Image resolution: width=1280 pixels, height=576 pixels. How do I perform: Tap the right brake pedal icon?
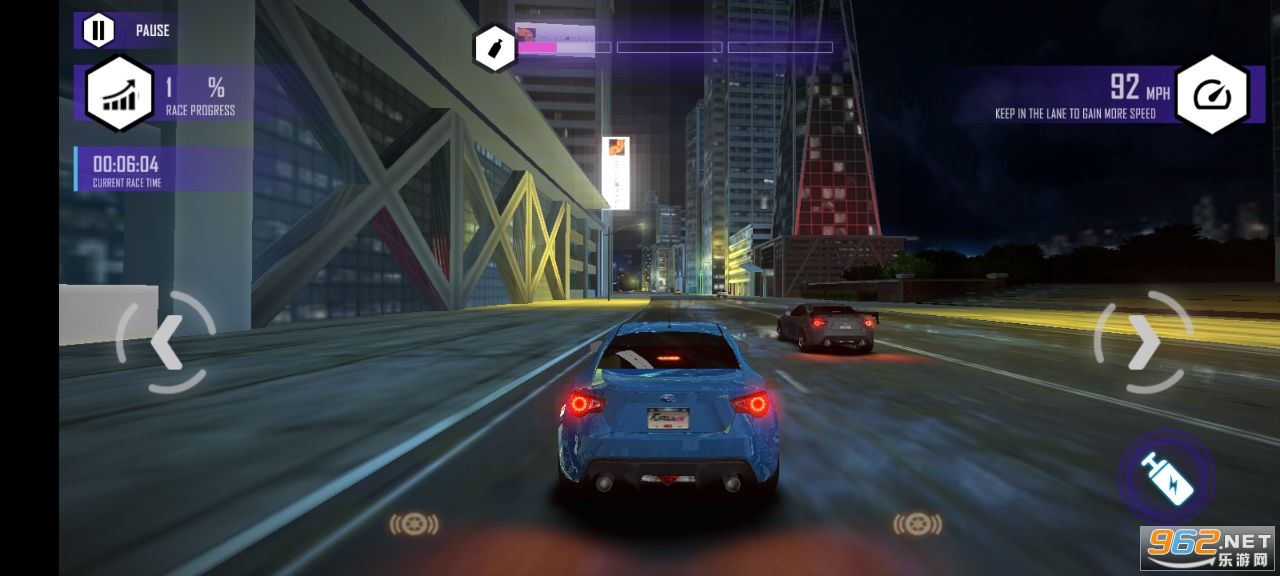[x=917, y=524]
